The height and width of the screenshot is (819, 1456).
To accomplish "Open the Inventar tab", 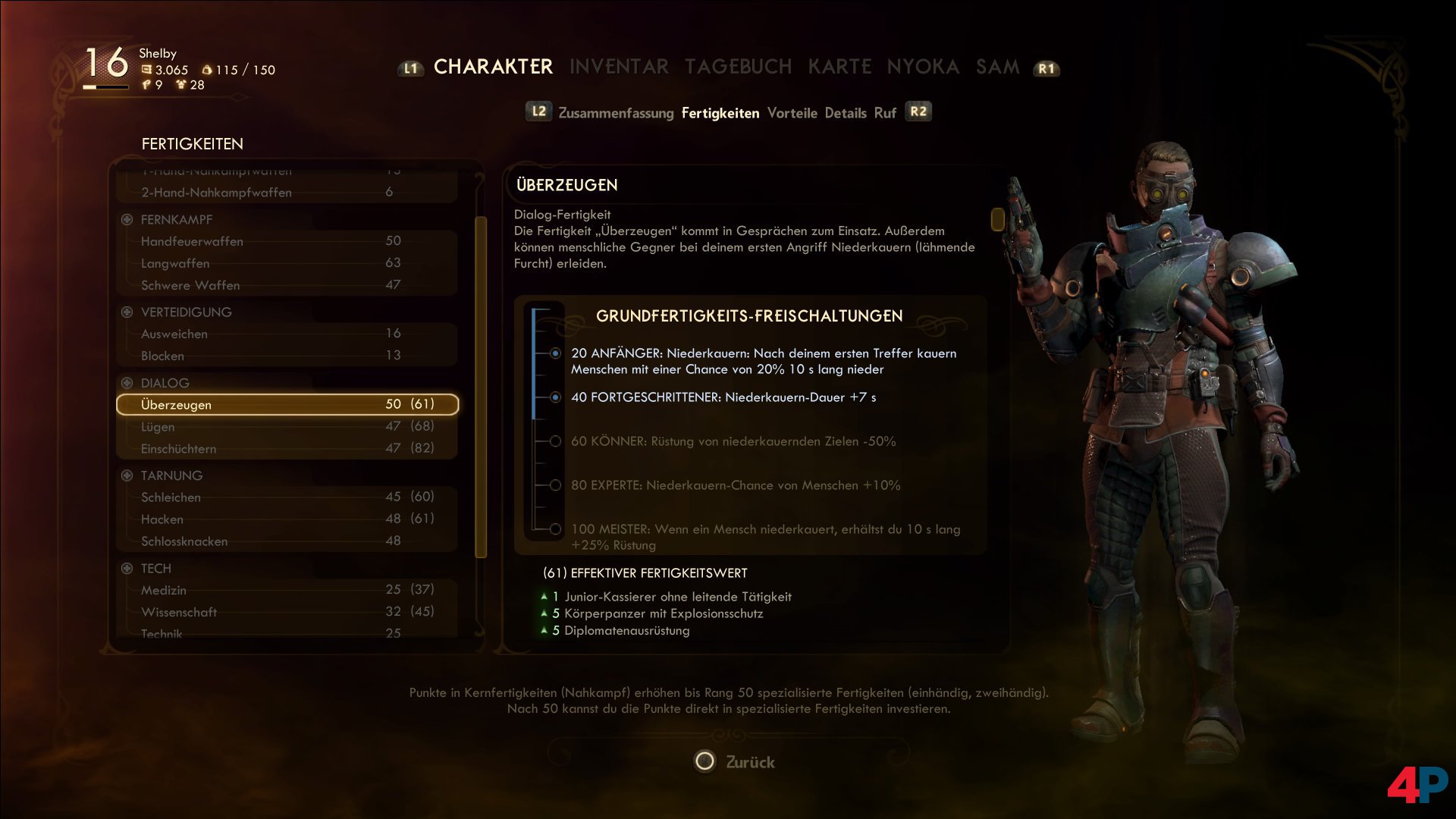I will (619, 67).
